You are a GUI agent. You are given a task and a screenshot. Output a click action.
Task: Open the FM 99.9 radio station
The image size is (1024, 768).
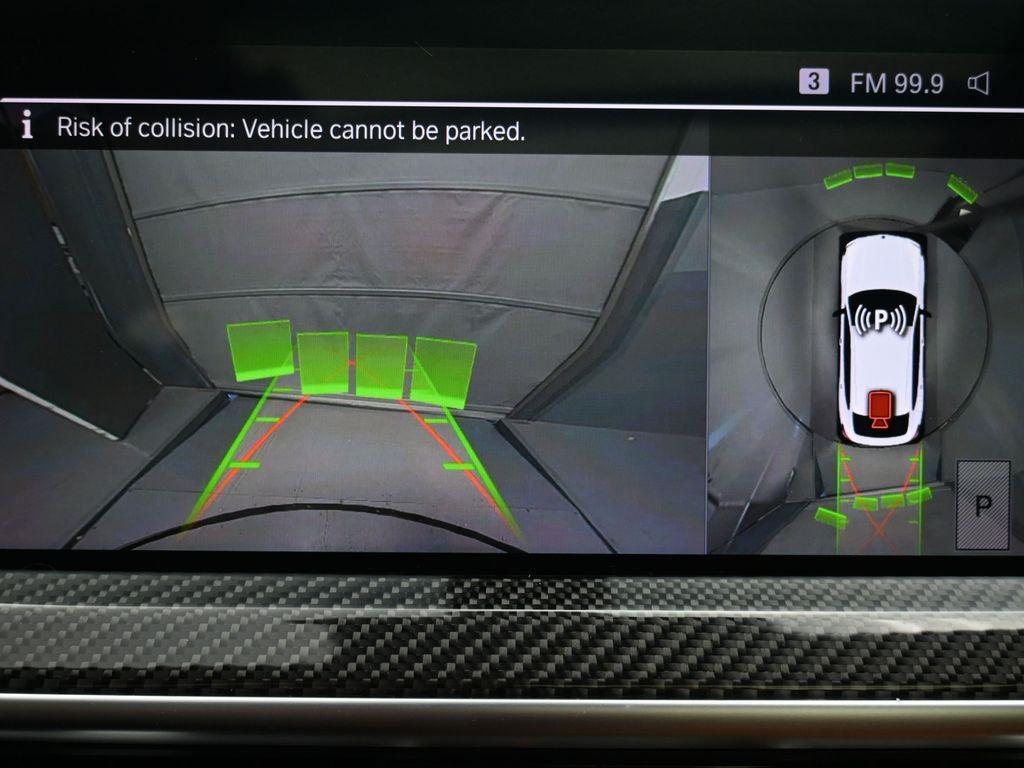(x=896, y=83)
